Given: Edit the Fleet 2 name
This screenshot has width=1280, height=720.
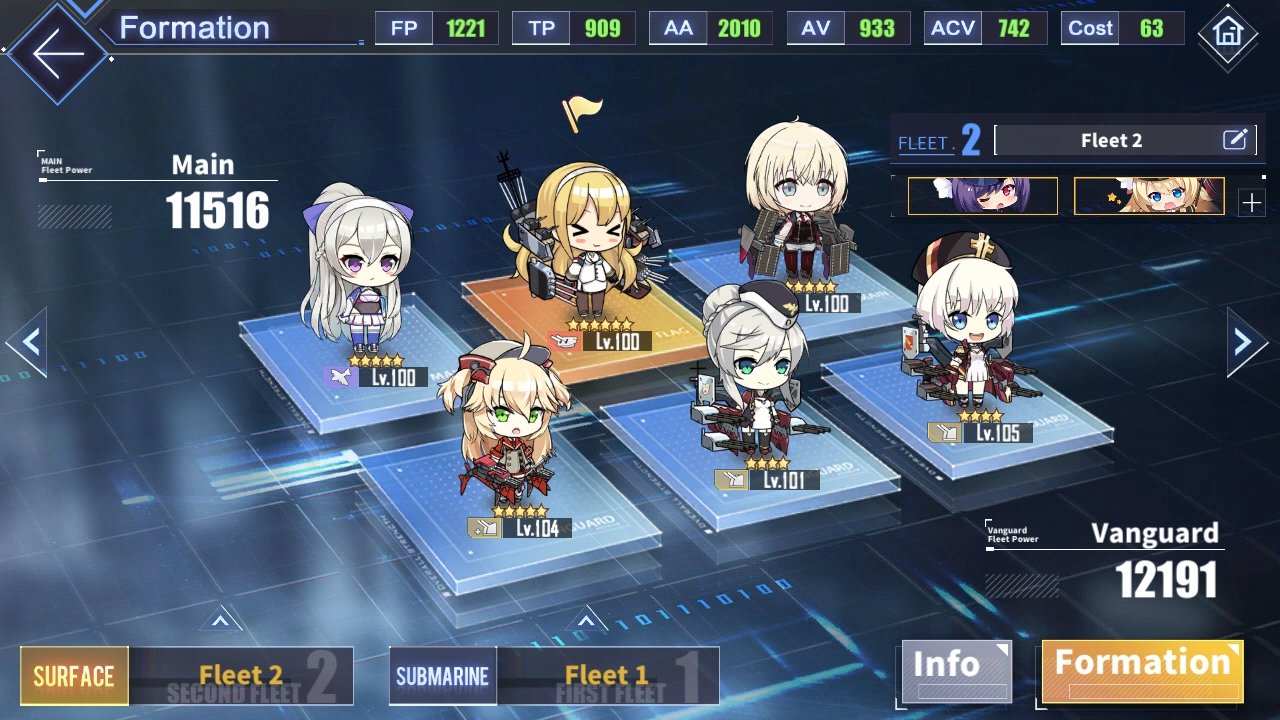Looking at the screenshot, I should pos(1236,140).
